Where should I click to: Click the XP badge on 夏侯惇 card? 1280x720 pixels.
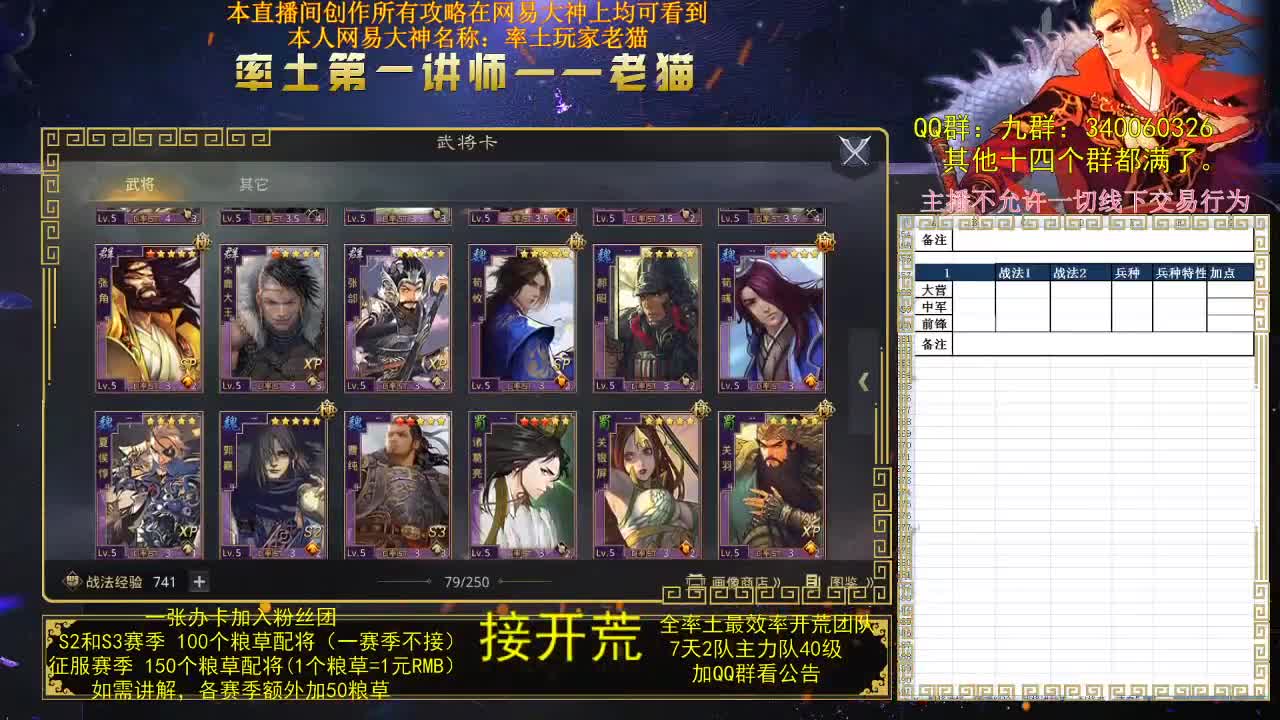pyautogui.click(x=187, y=532)
